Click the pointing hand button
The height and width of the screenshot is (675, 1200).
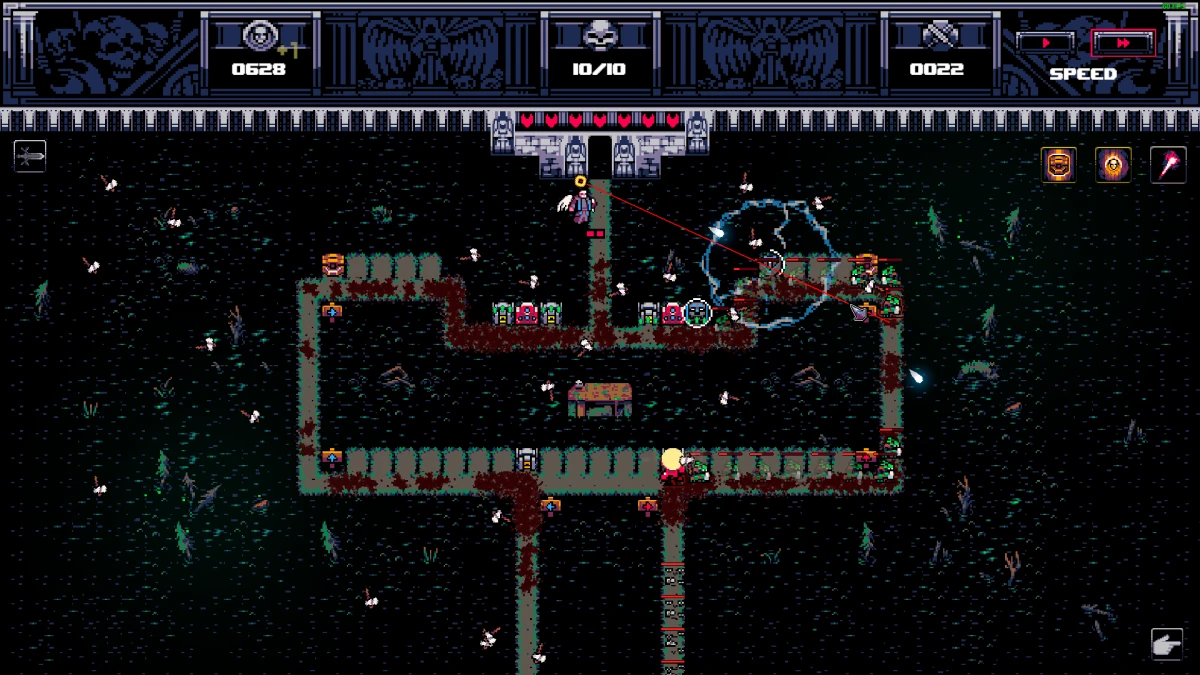coord(1167,644)
